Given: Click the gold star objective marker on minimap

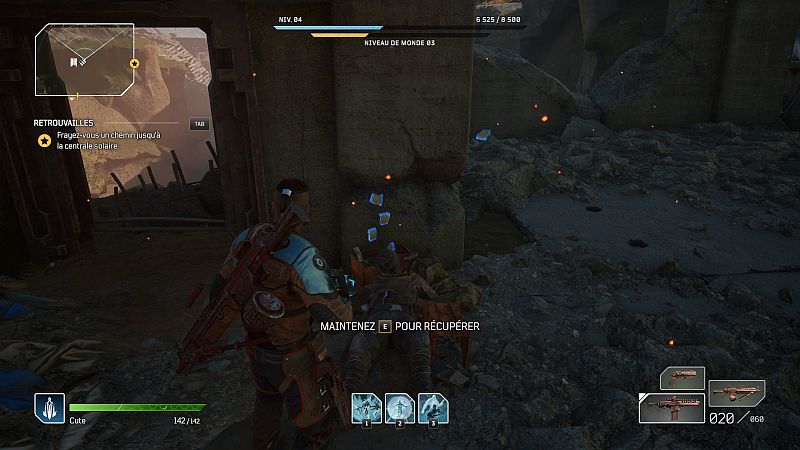Looking at the screenshot, I should [x=134, y=63].
